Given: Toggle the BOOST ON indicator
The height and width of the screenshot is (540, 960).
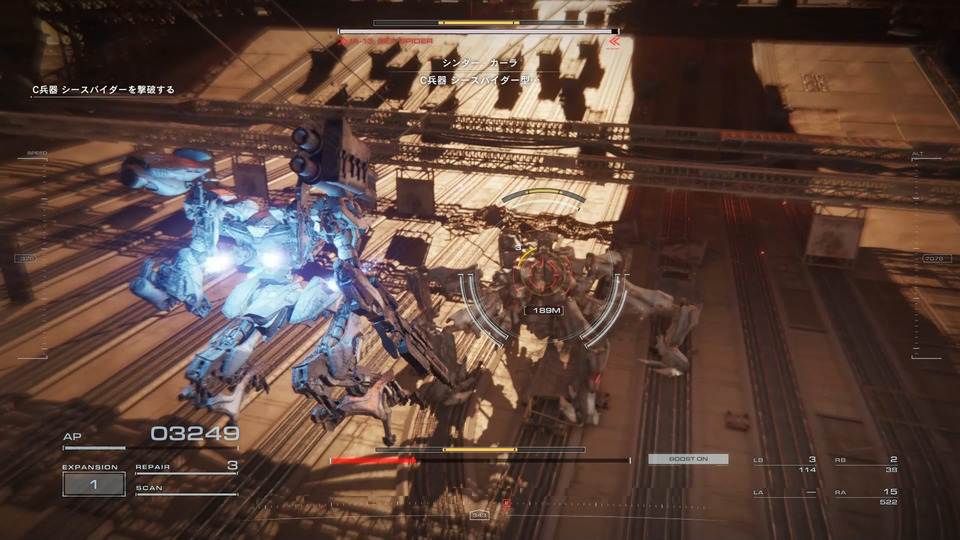Looking at the screenshot, I should (688, 459).
